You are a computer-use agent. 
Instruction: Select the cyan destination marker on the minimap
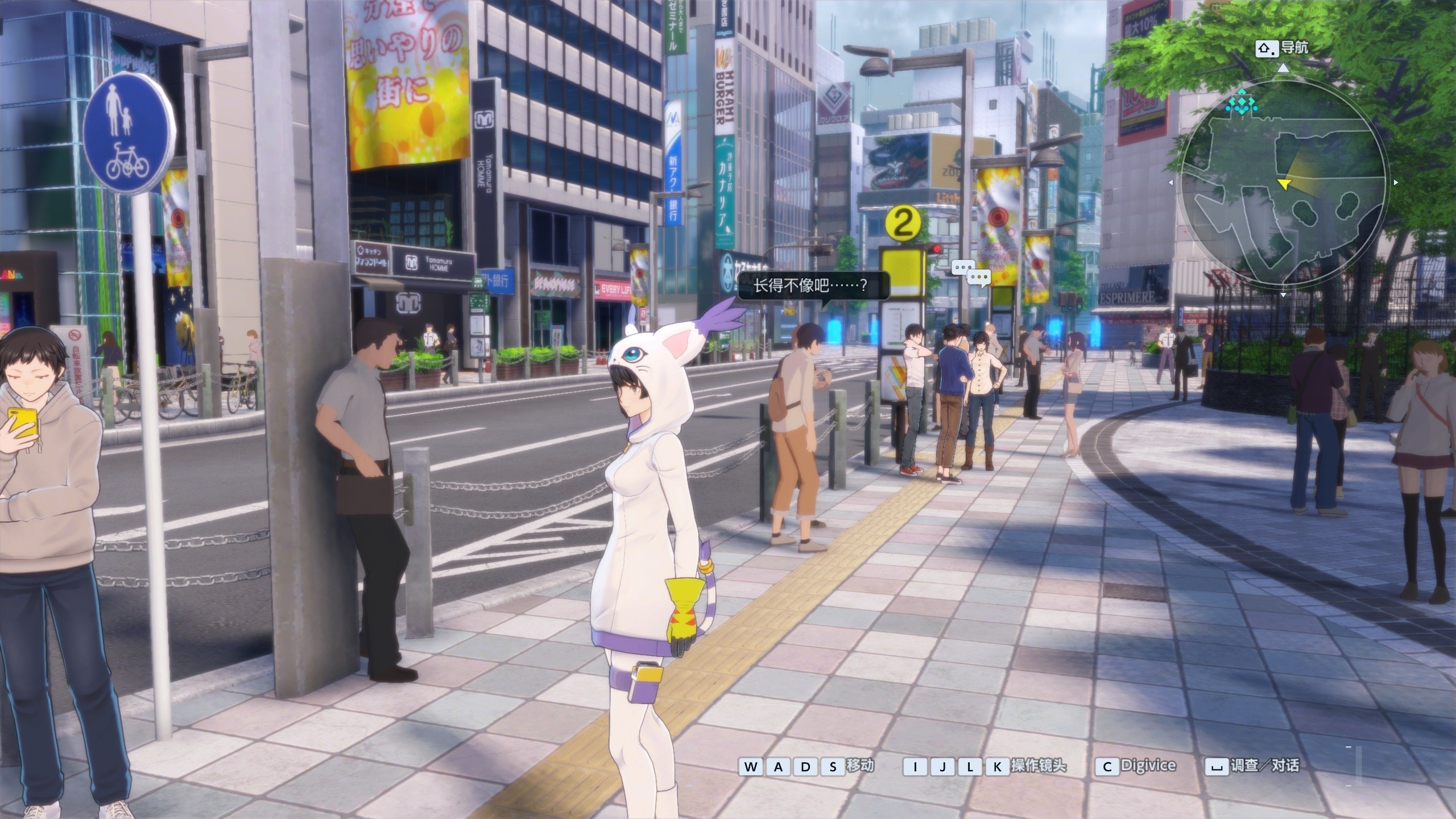(1240, 103)
